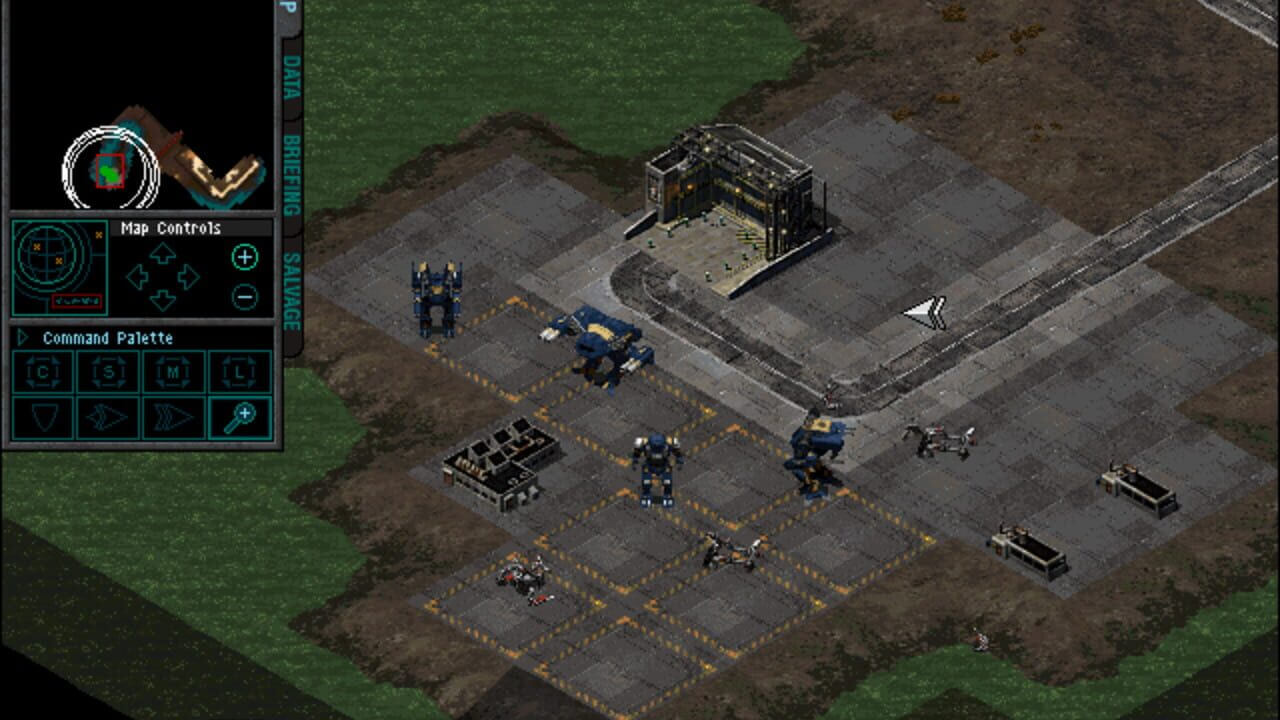Show the Salvage tab

(x=291, y=291)
